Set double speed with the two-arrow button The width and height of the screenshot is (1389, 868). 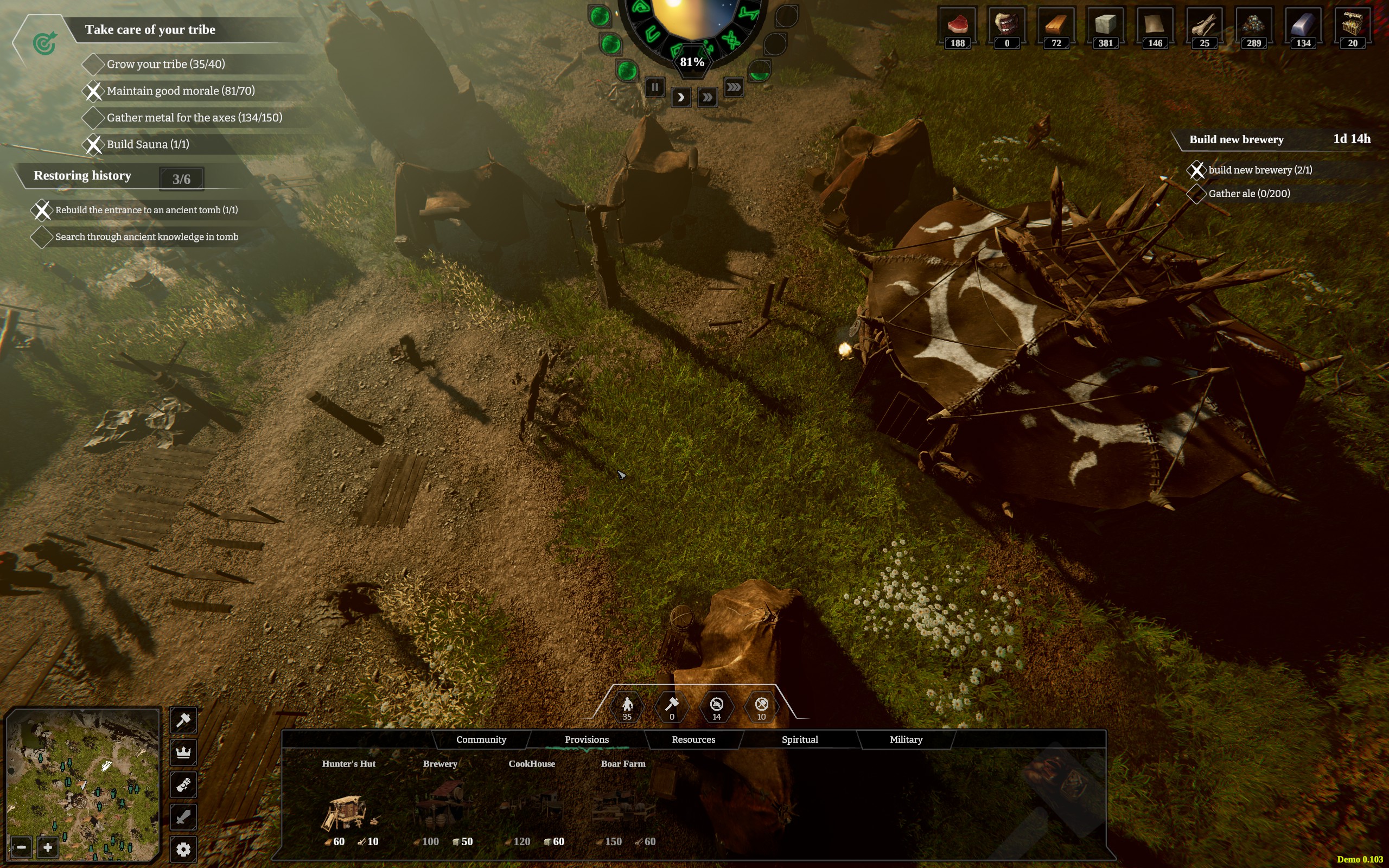pos(707,97)
